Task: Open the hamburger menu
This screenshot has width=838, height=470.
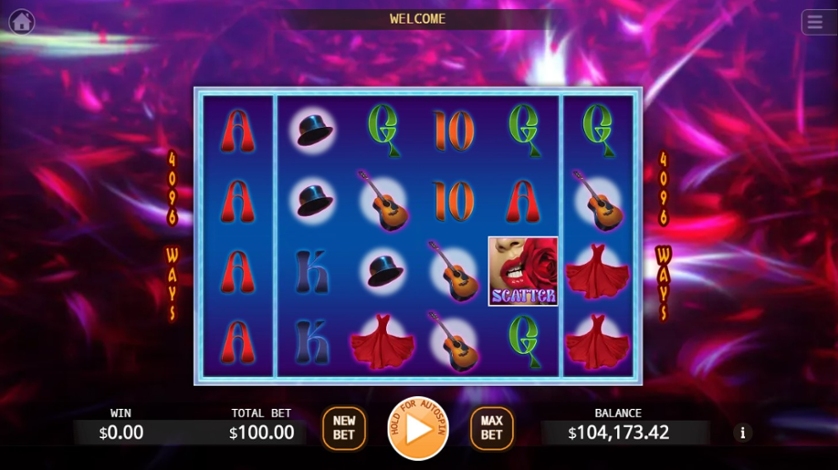Action: click(814, 22)
